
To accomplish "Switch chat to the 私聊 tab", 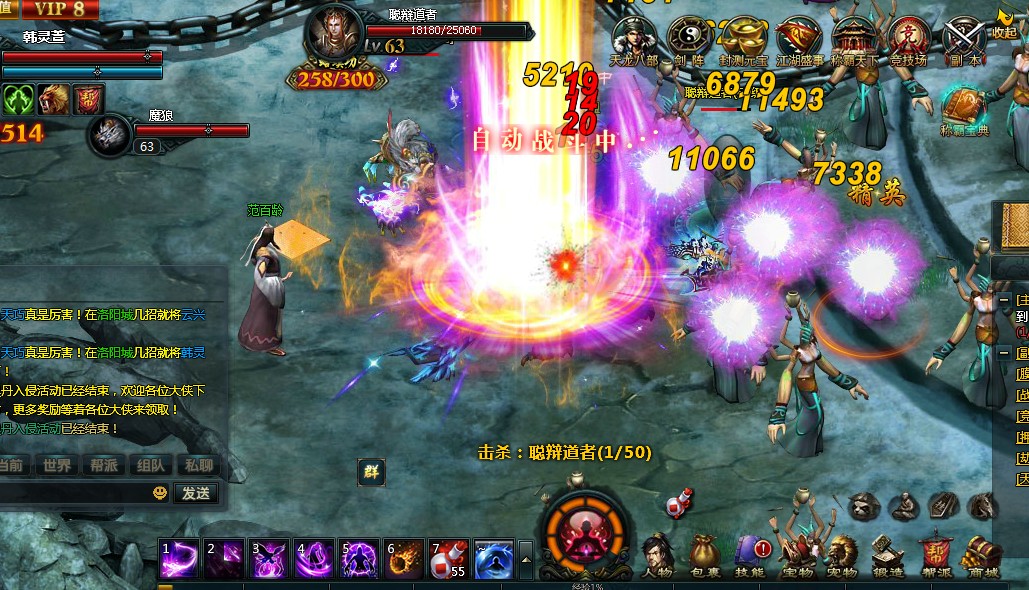I will pos(198,465).
